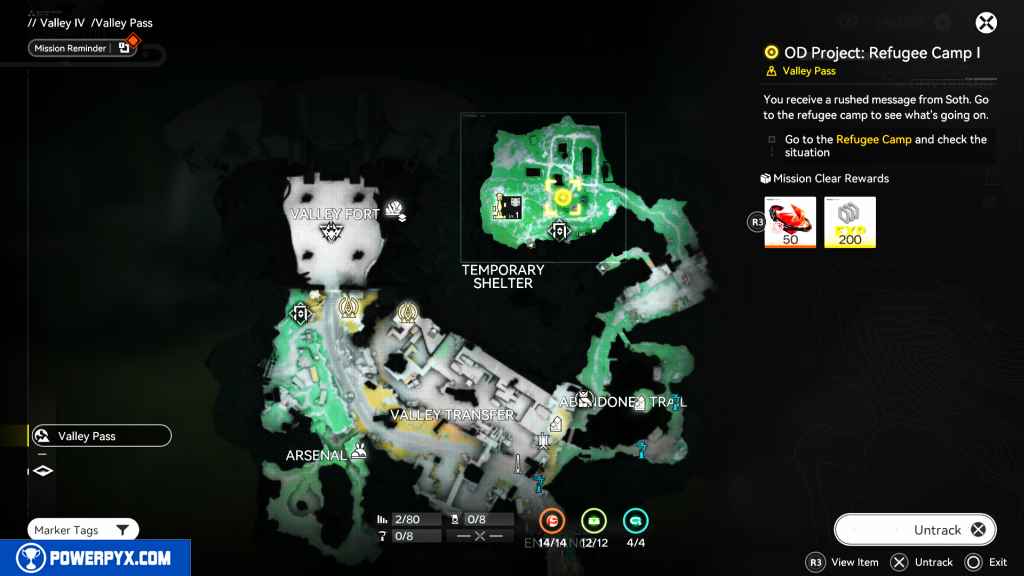Inspect the 200 EXP reward item
The image size is (1024, 576).
pyautogui.click(x=850, y=222)
